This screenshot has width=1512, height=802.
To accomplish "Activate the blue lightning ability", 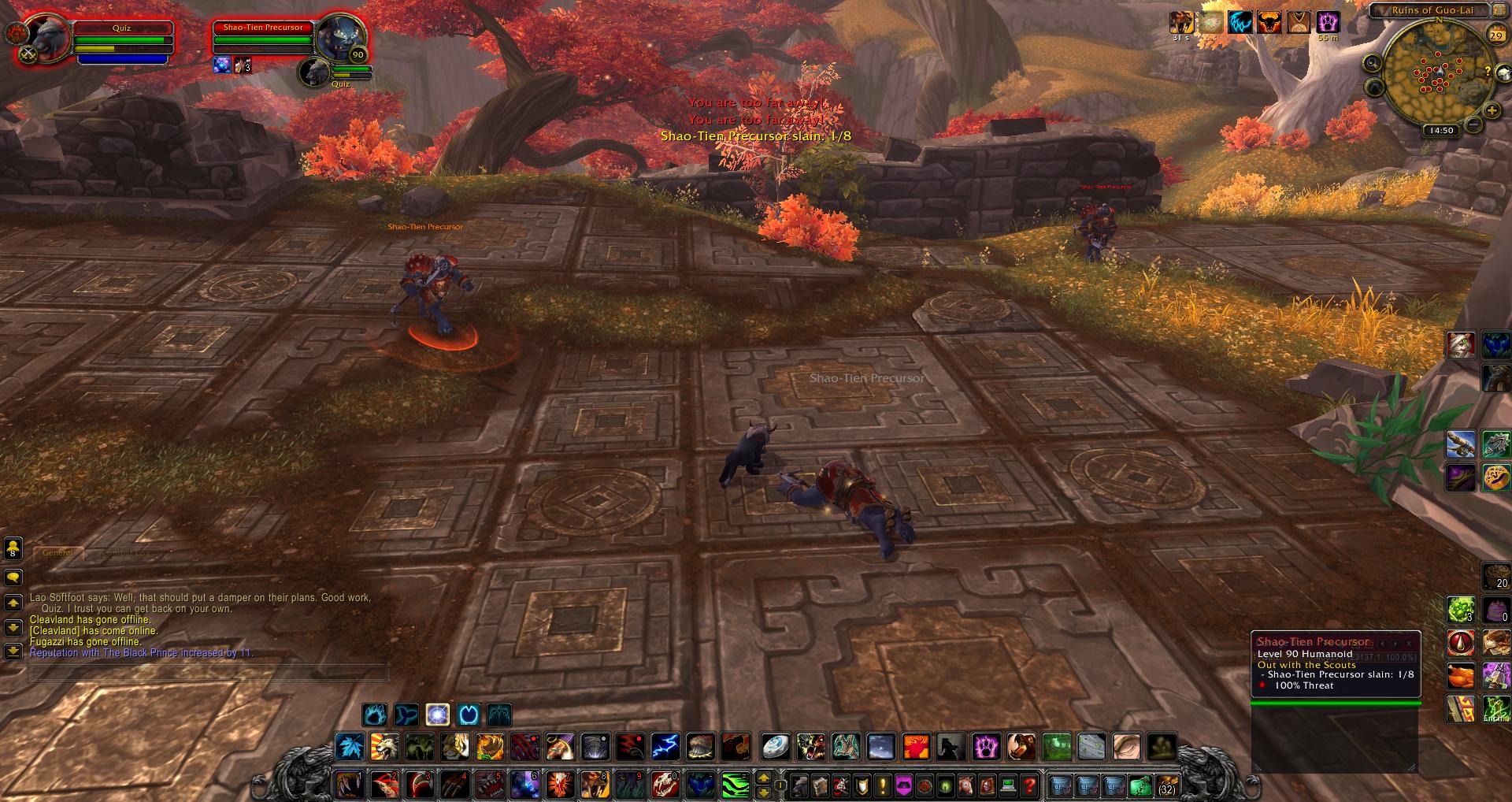I will click(665, 746).
